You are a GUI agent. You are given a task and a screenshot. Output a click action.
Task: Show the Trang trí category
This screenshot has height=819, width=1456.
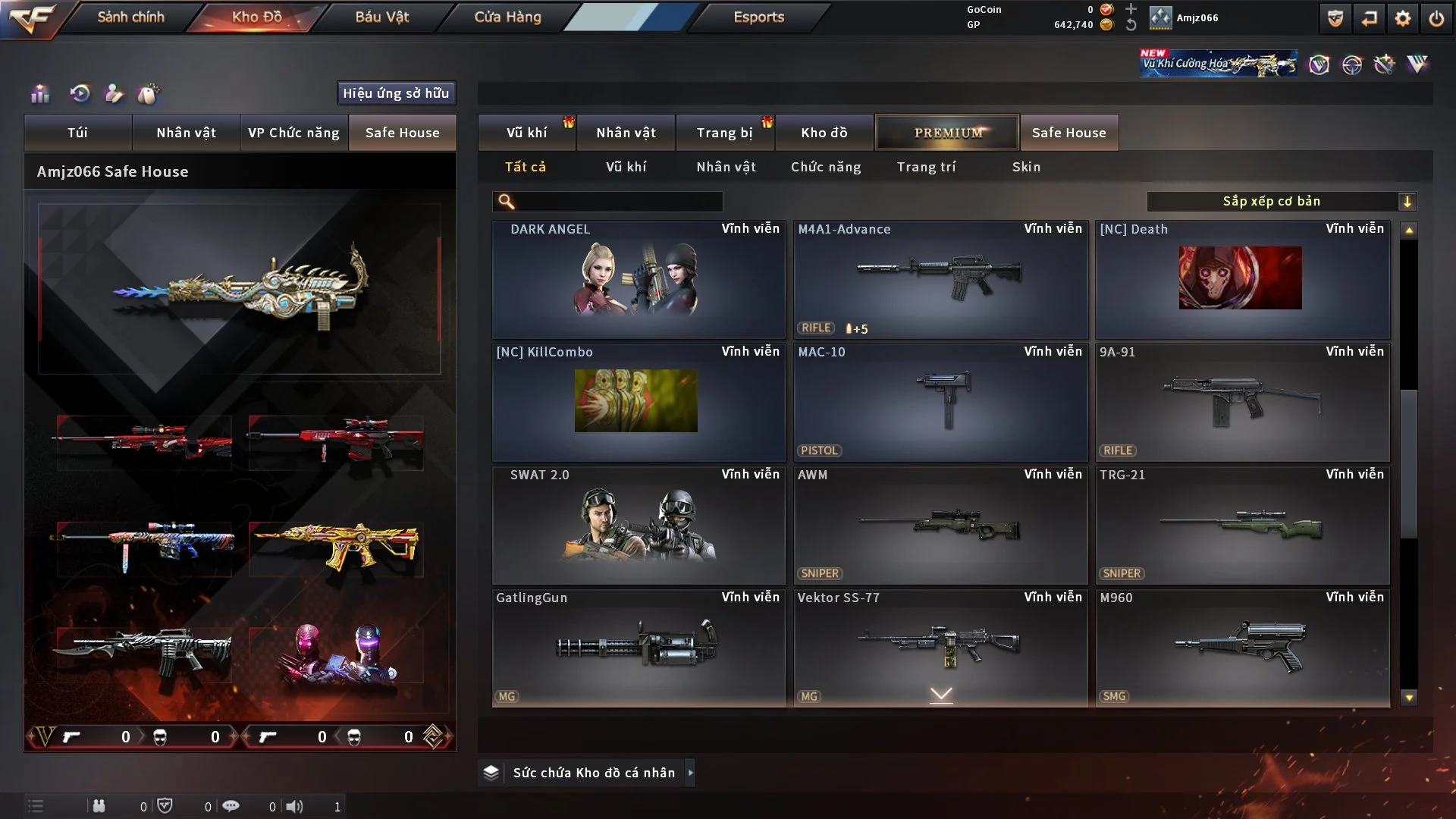pyautogui.click(x=926, y=167)
